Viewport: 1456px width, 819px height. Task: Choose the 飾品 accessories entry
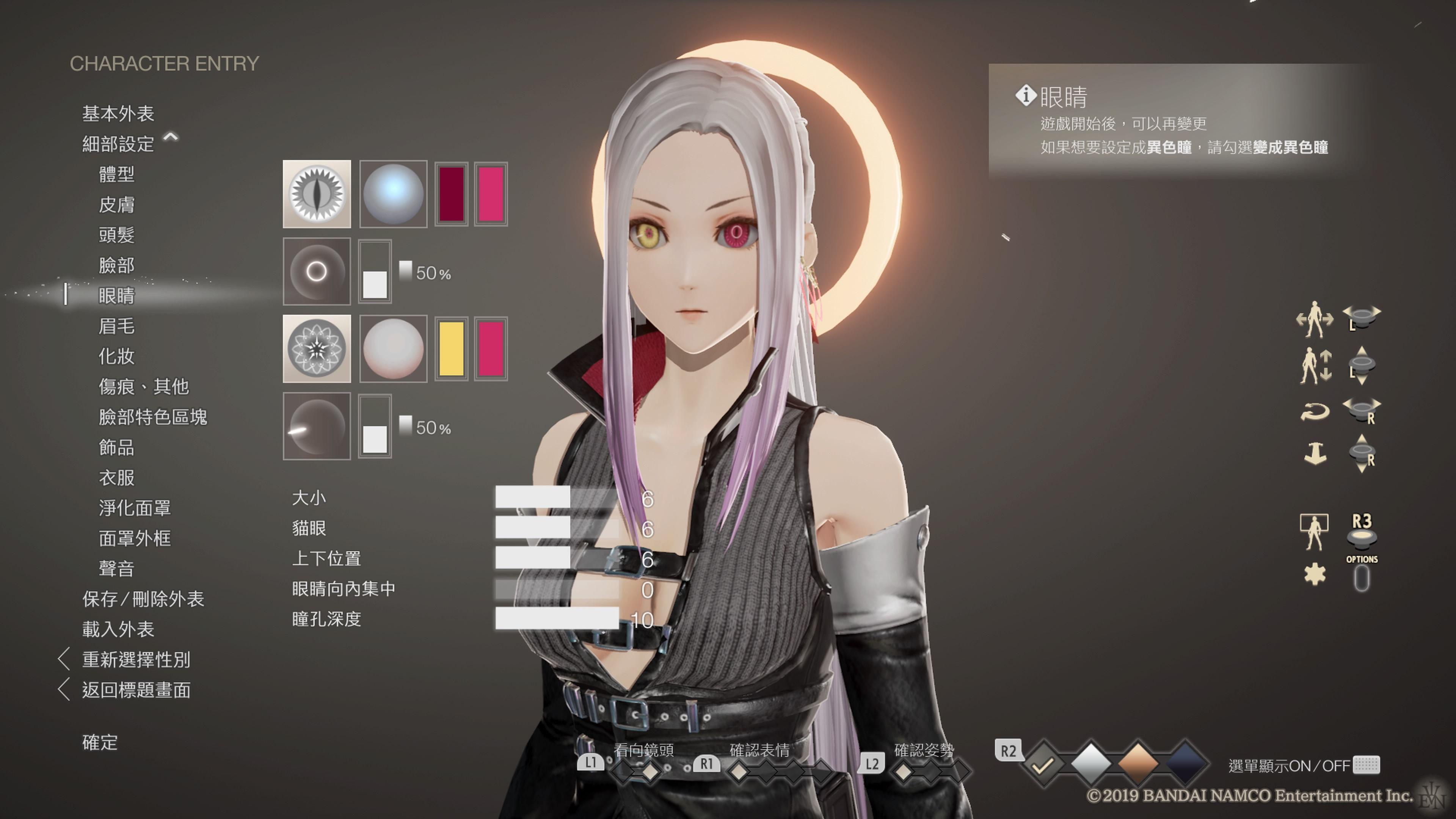tap(116, 447)
